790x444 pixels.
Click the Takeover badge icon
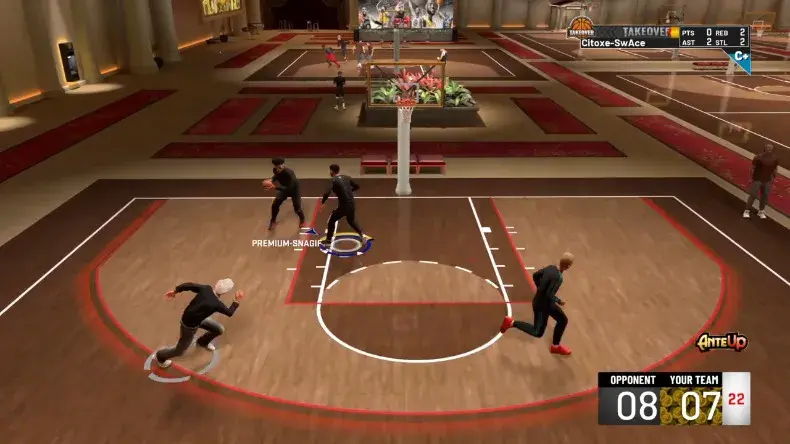[581, 29]
